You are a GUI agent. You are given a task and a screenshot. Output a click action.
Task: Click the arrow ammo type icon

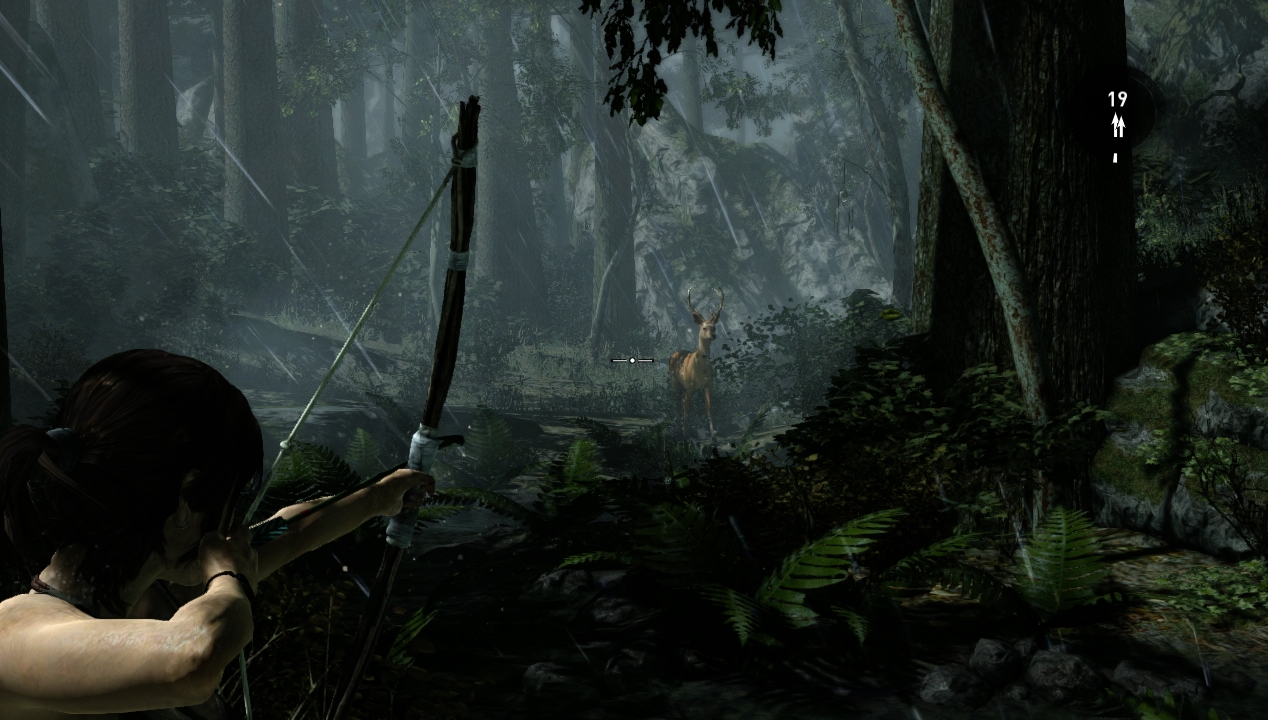coord(1117,125)
